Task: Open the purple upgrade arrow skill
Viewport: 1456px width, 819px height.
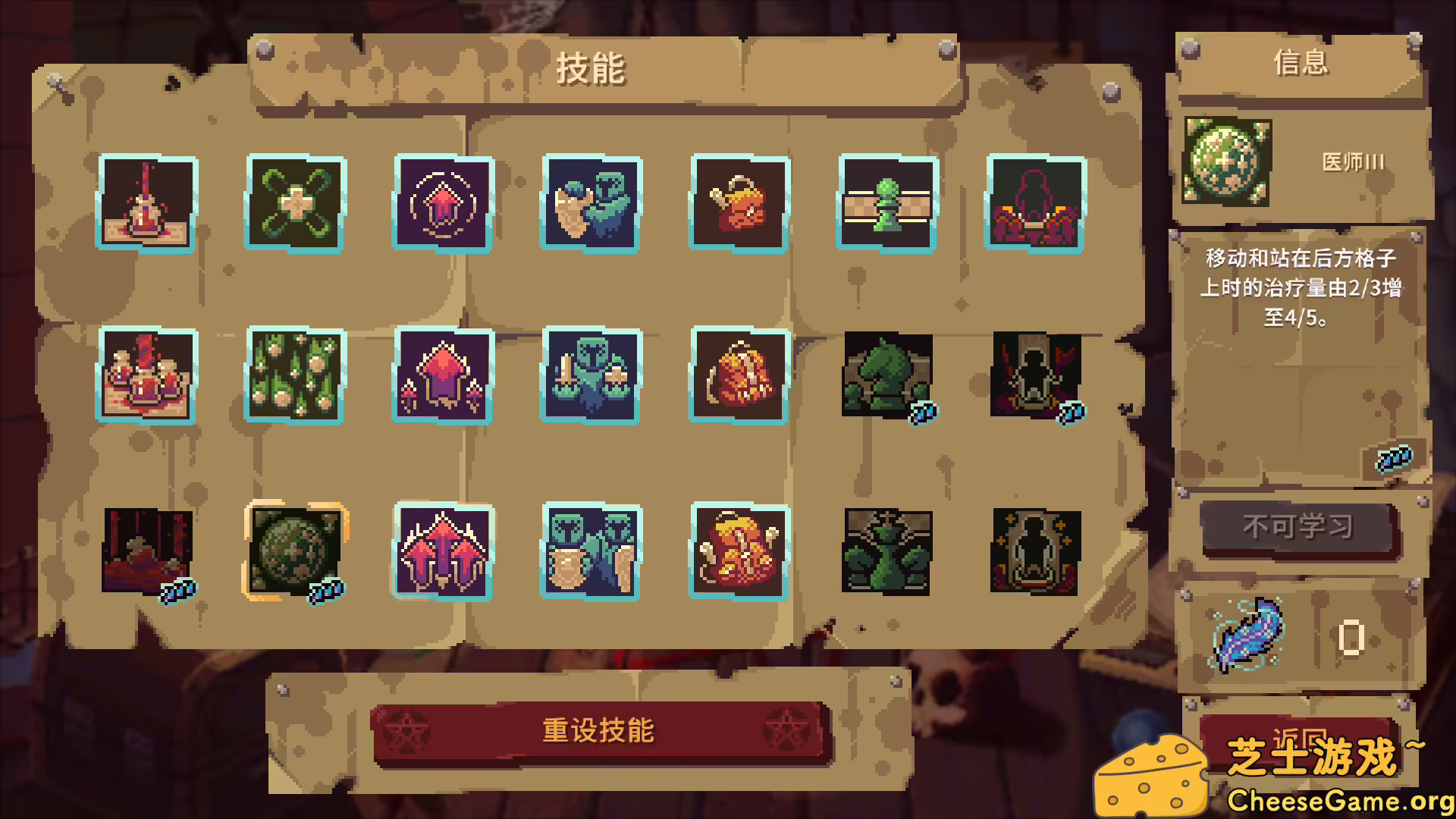Action: pyautogui.click(x=444, y=203)
